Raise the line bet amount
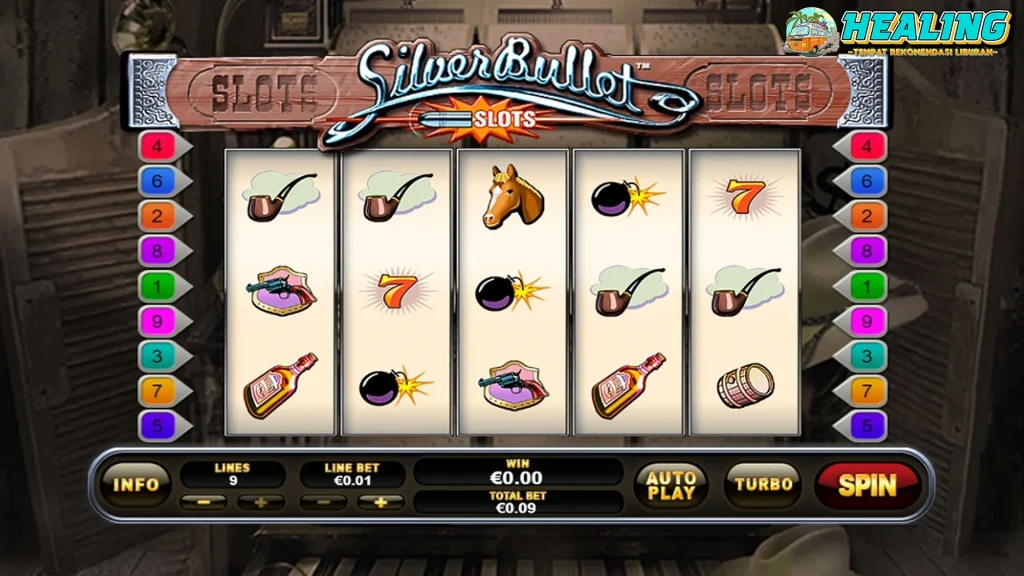Image resolution: width=1024 pixels, height=576 pixels. 380,502
